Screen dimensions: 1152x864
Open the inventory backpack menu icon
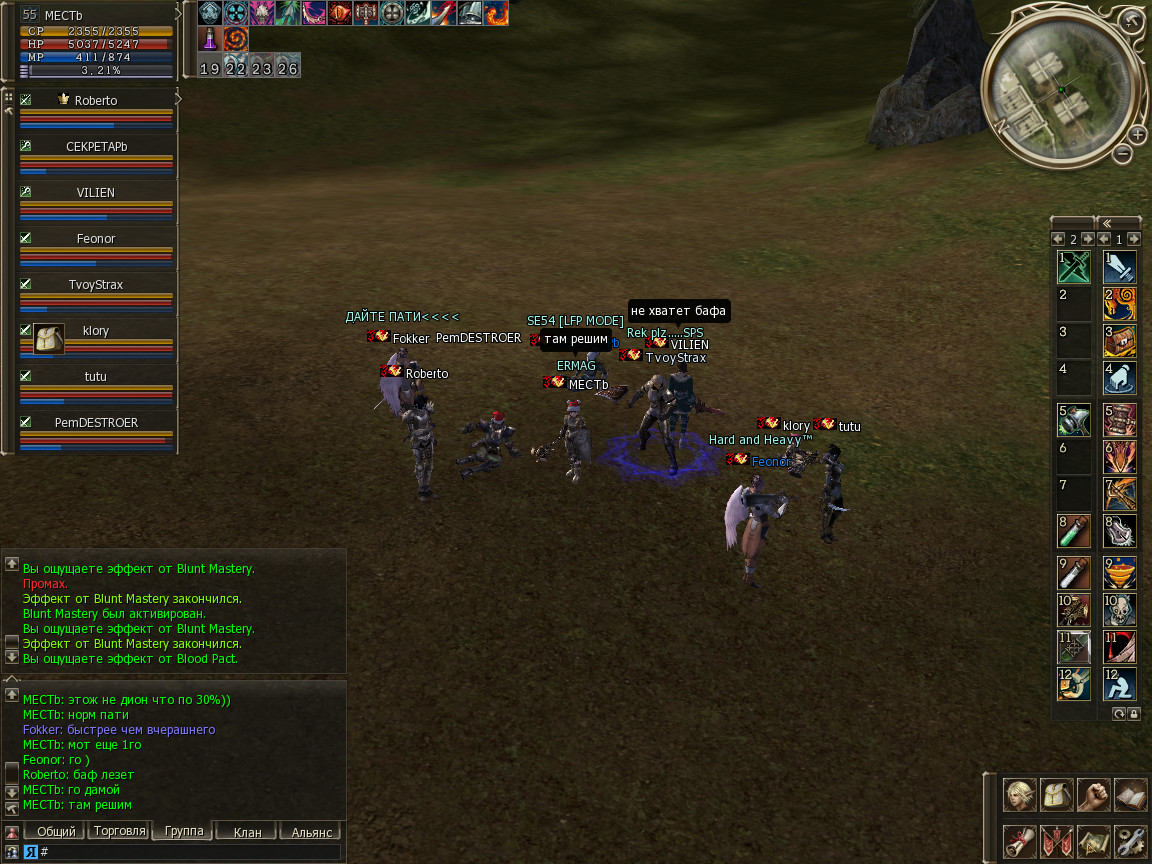pyautogui.click(x=1057, y=796)
